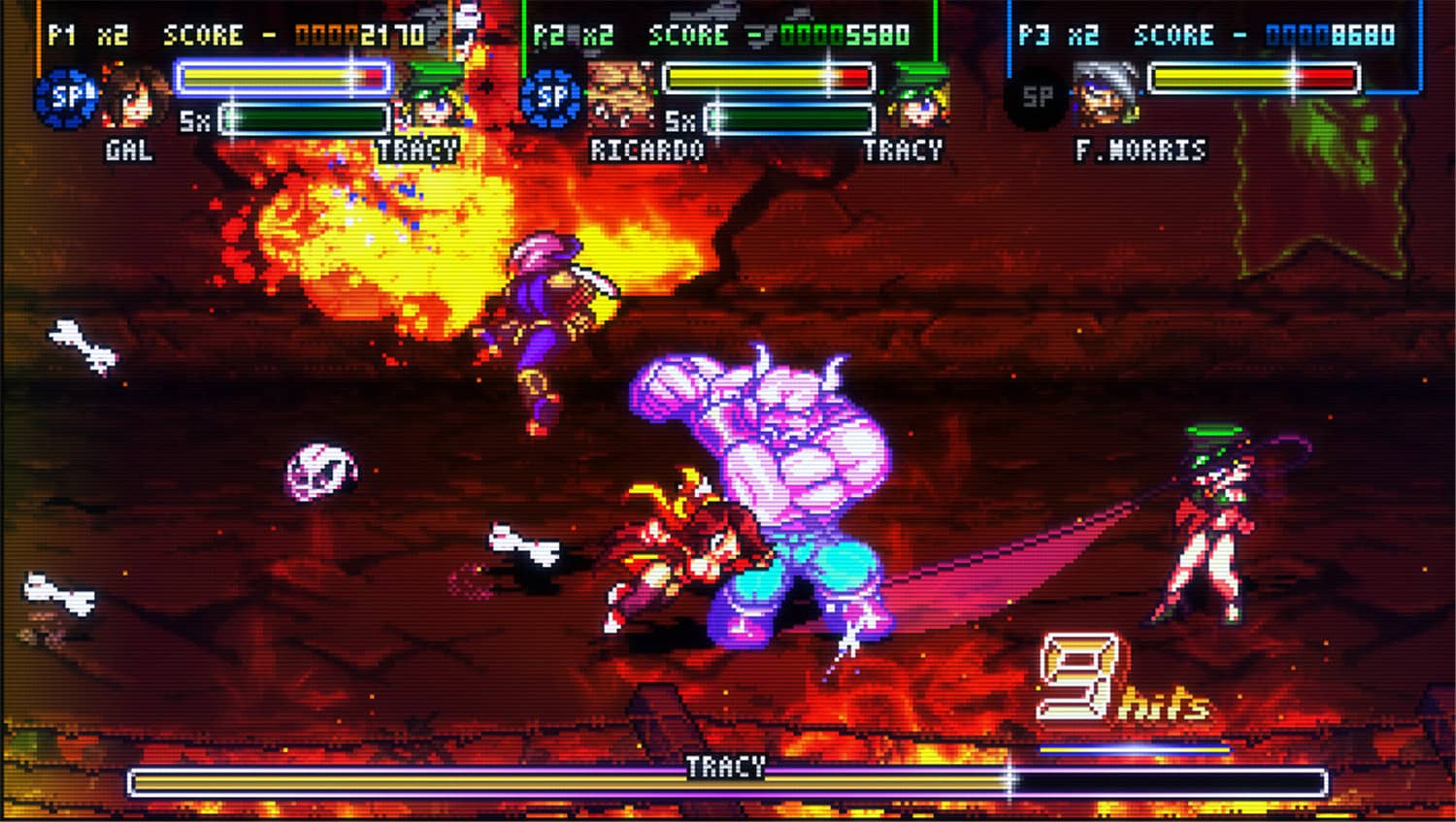
Task: Click the TRACY boss name label
Action: 728,767
